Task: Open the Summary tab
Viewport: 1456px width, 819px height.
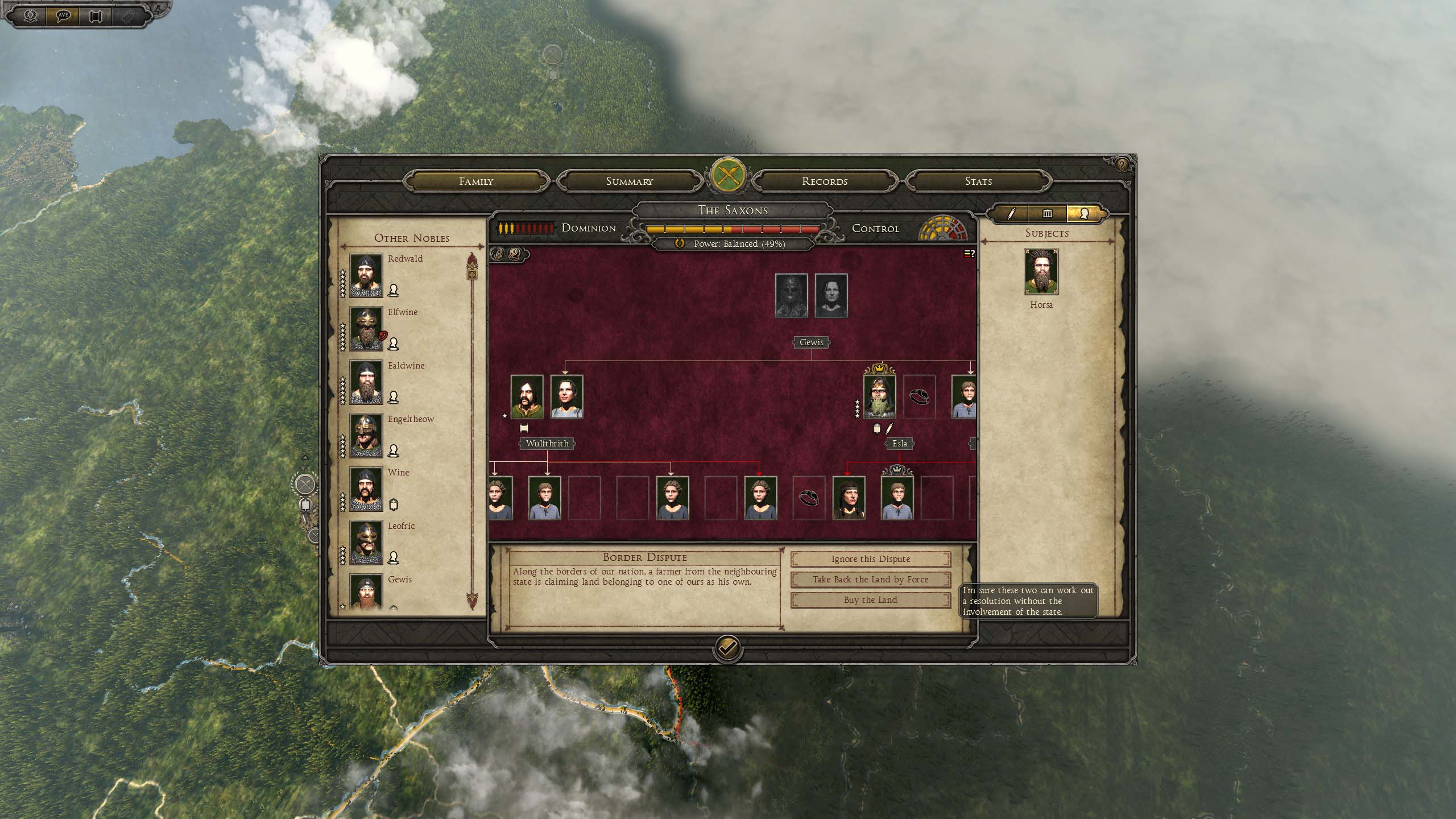Action: 629,181
